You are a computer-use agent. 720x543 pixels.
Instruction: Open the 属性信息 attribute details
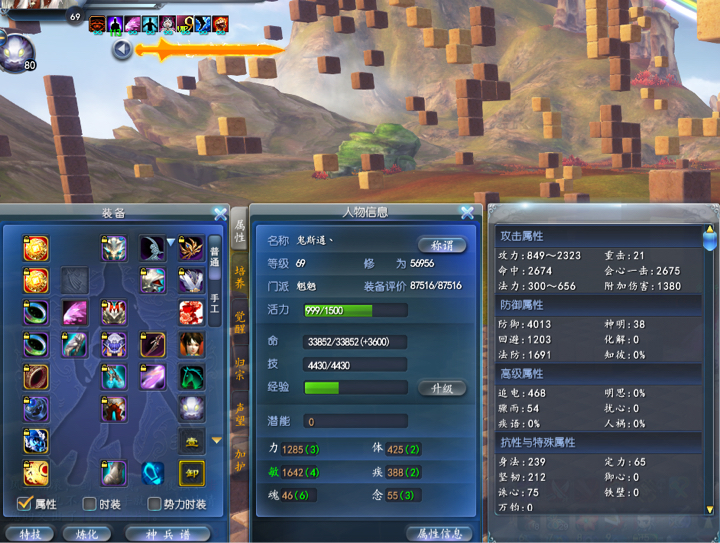pyautogui.click(x=439, y=533)
